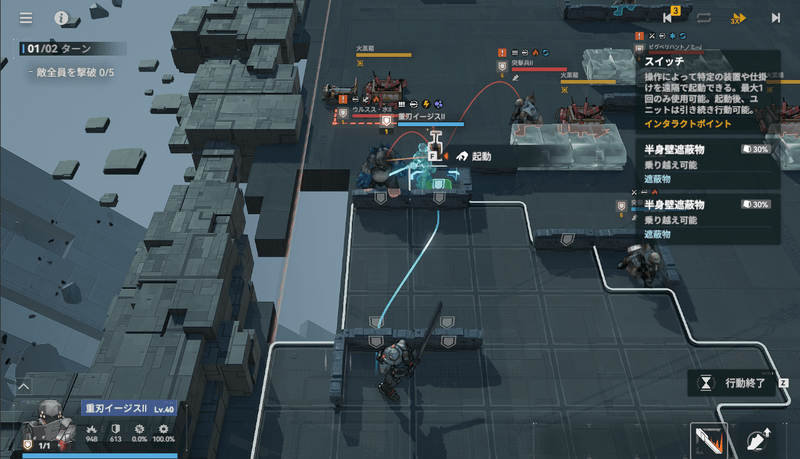Change the 3X battle speed

739,18
